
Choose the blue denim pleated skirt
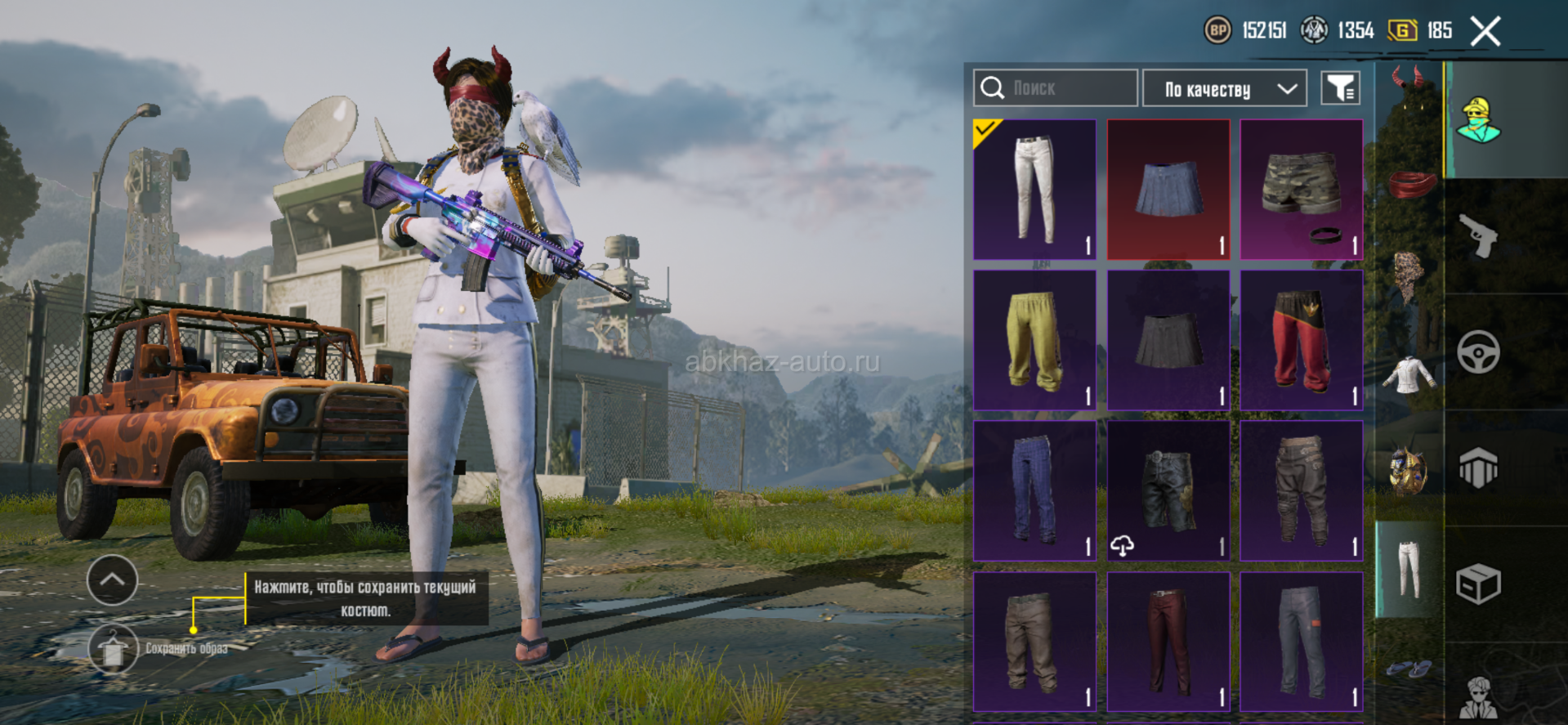(1168, 190)
